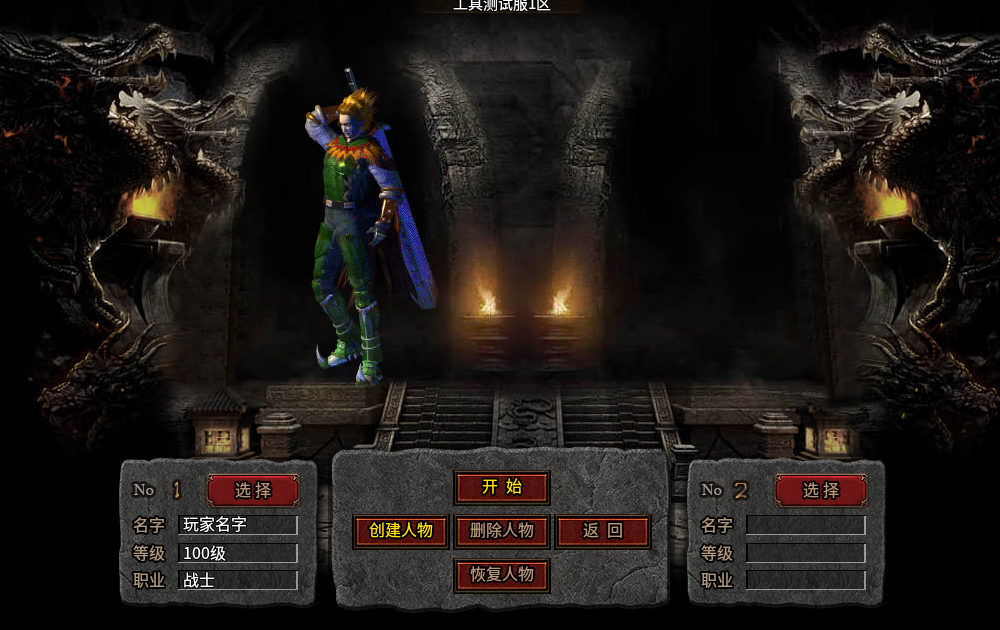Open the 创建人物 create character option

[x=400, y=531]
